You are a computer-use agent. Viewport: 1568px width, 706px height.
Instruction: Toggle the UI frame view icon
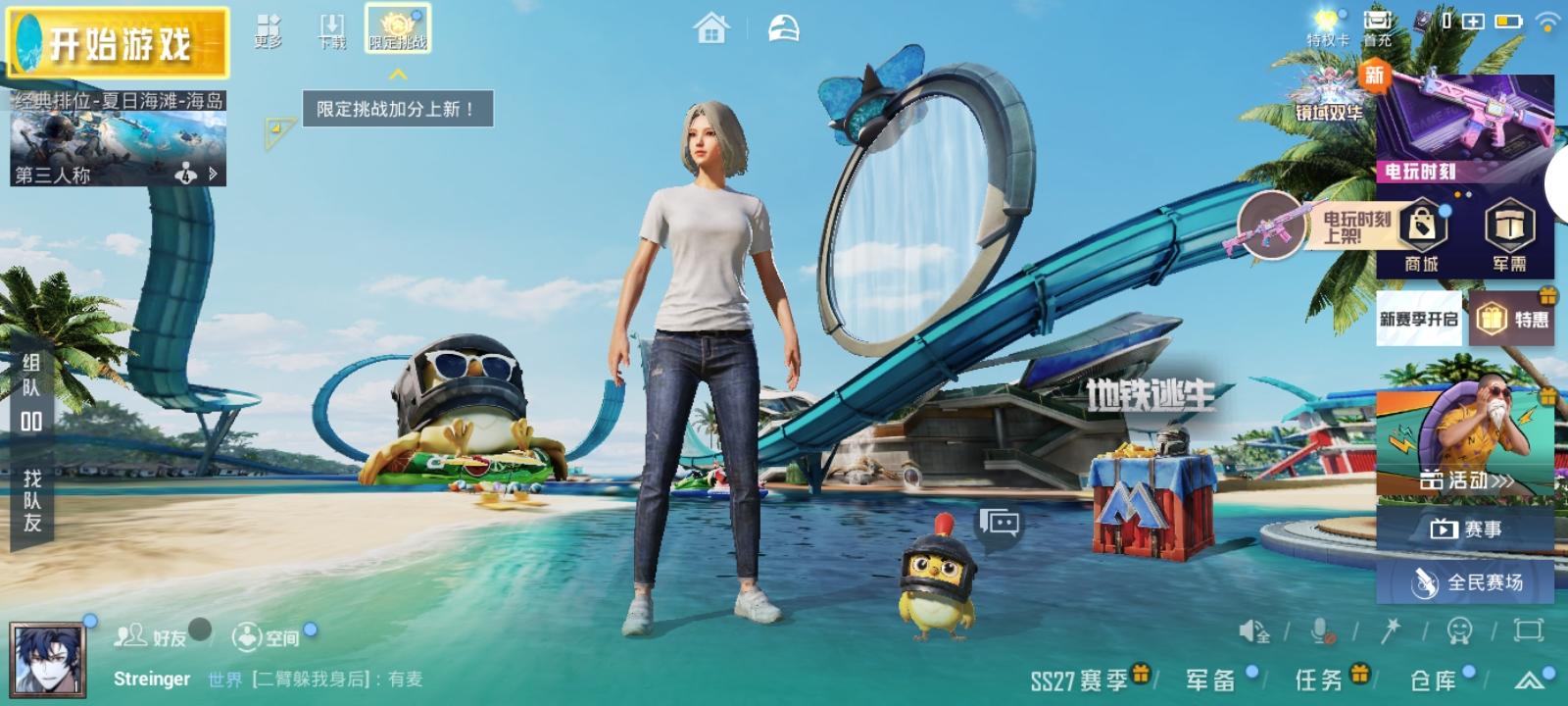point(1525,632)
